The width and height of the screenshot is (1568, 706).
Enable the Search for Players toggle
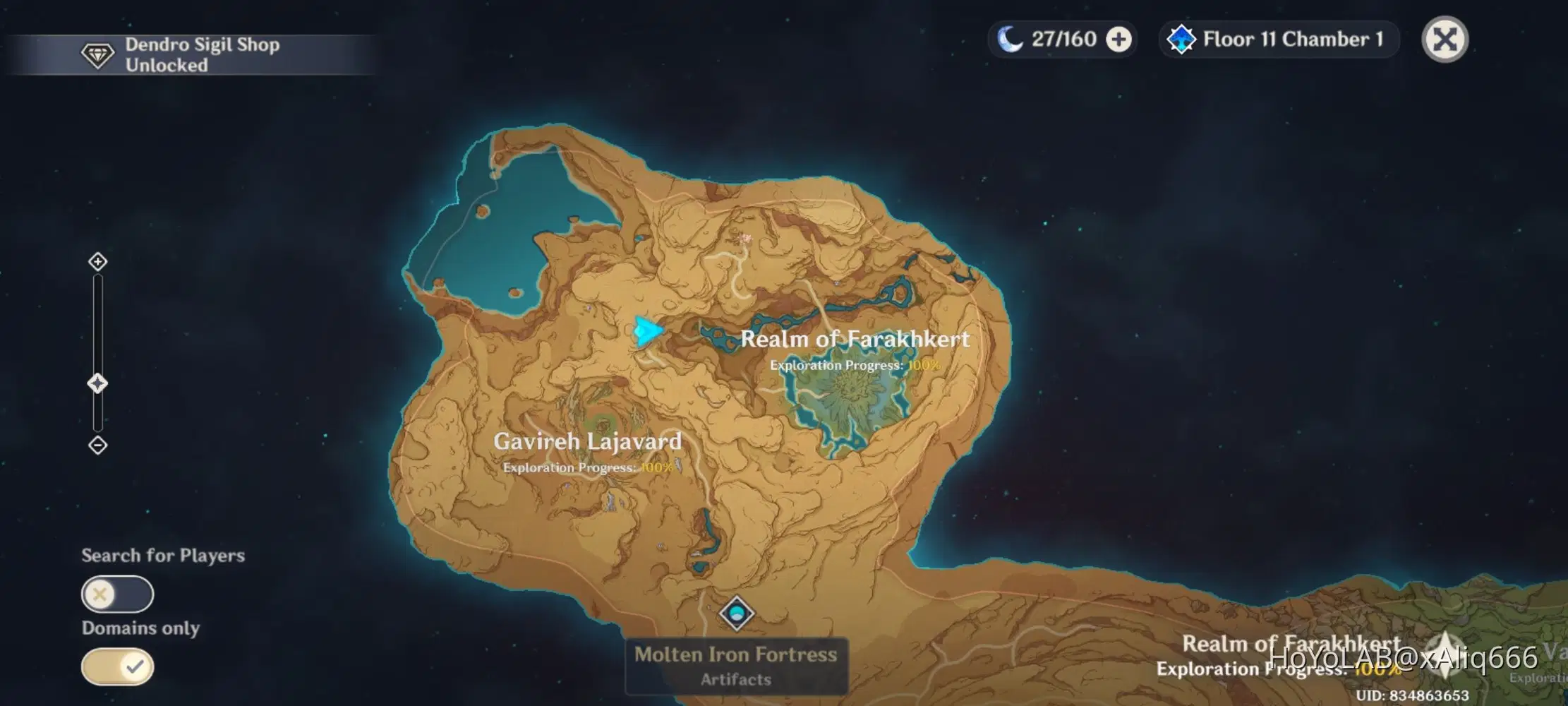point(117,594)
